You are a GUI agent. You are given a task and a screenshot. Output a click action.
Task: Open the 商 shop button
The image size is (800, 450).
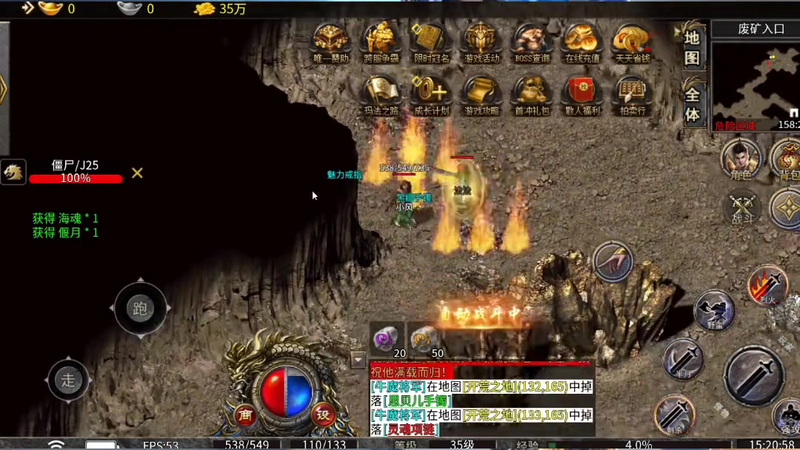pyautogui.click(x=244, y=413)
